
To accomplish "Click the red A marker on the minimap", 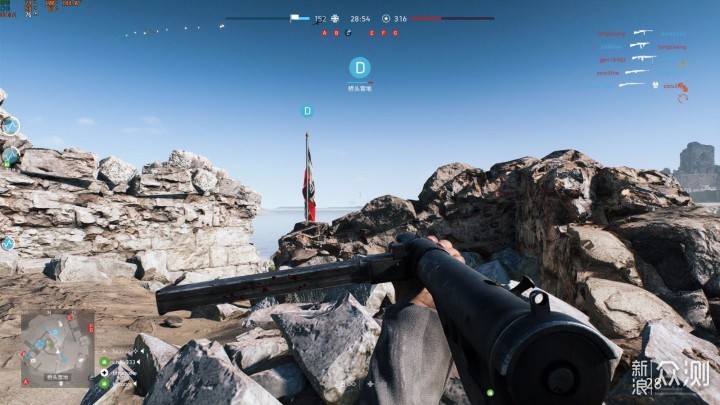I will [25, 382].
